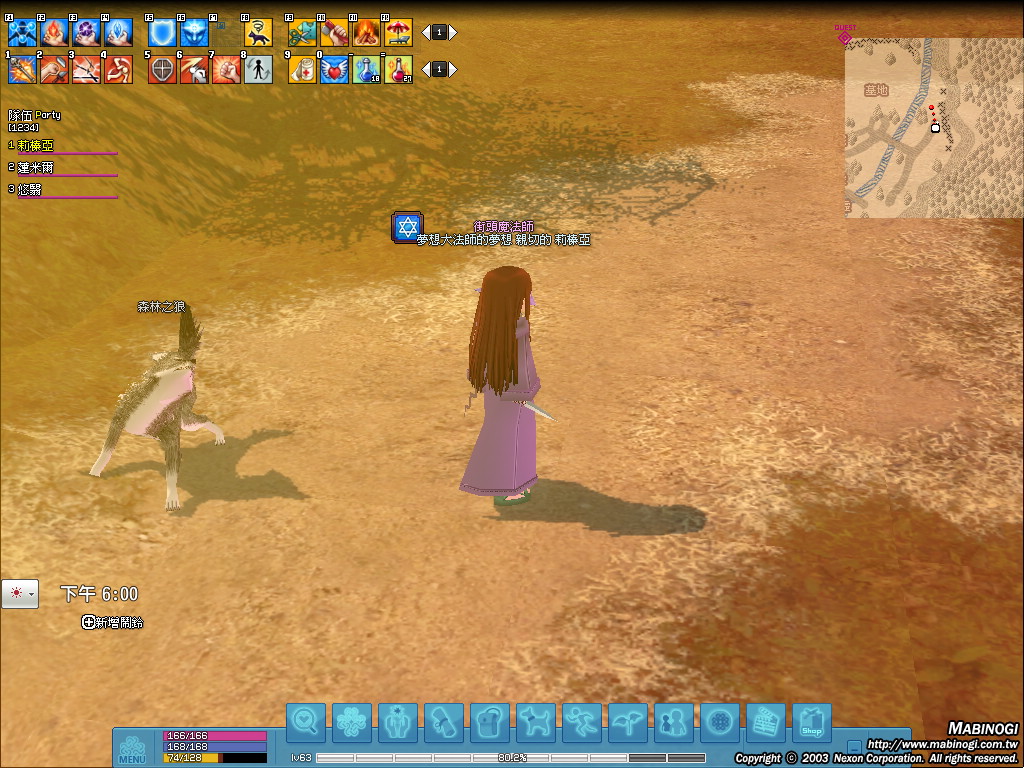Viewport: 1024px width, 768px height.
Task: Select the wolf pet summon icon
Action: point(258,33)
